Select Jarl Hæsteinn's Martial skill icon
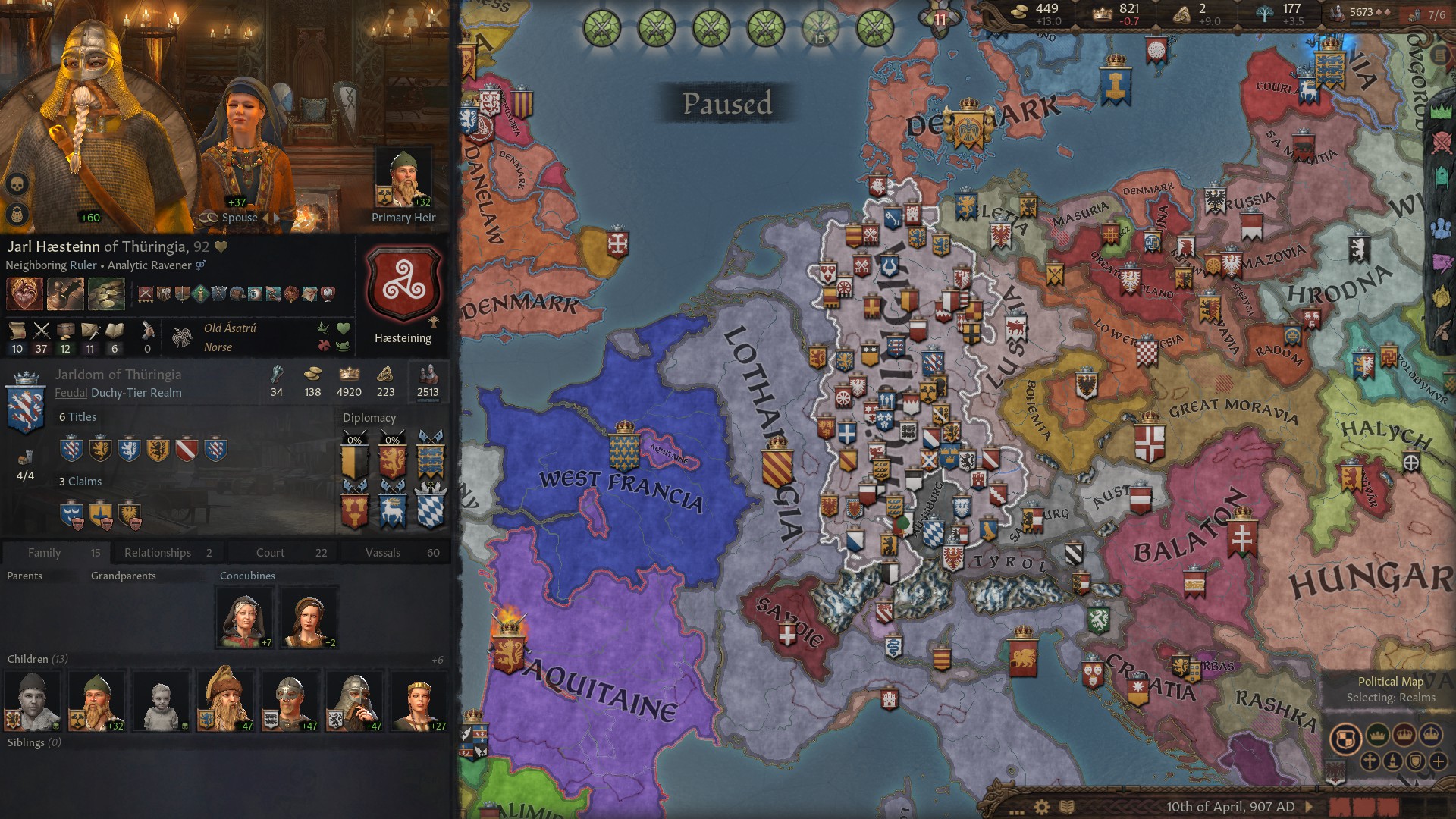1456x819 pixels. tap(42, 330)
